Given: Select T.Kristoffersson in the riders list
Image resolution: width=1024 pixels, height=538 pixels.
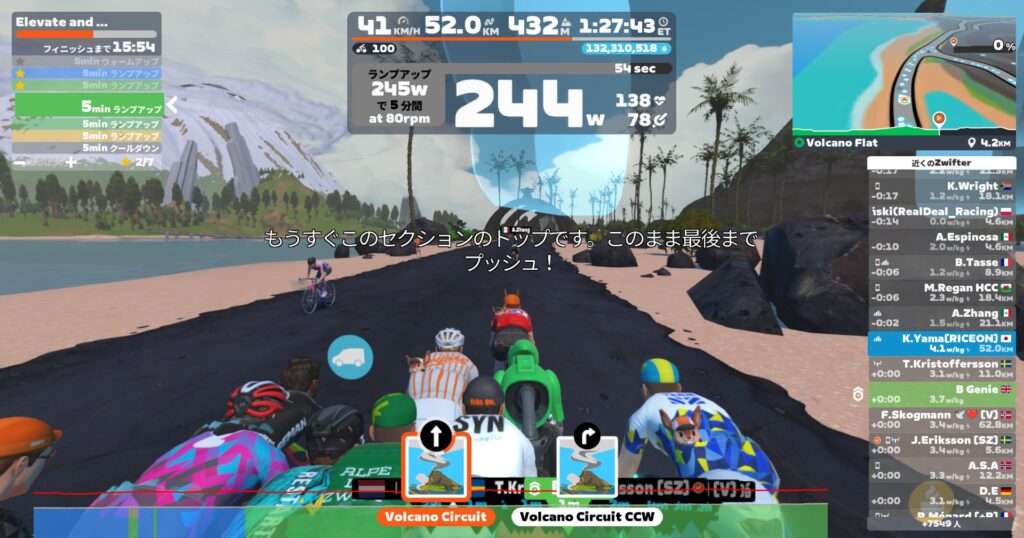Looking at the screenshot, I should tap(942, 369).
